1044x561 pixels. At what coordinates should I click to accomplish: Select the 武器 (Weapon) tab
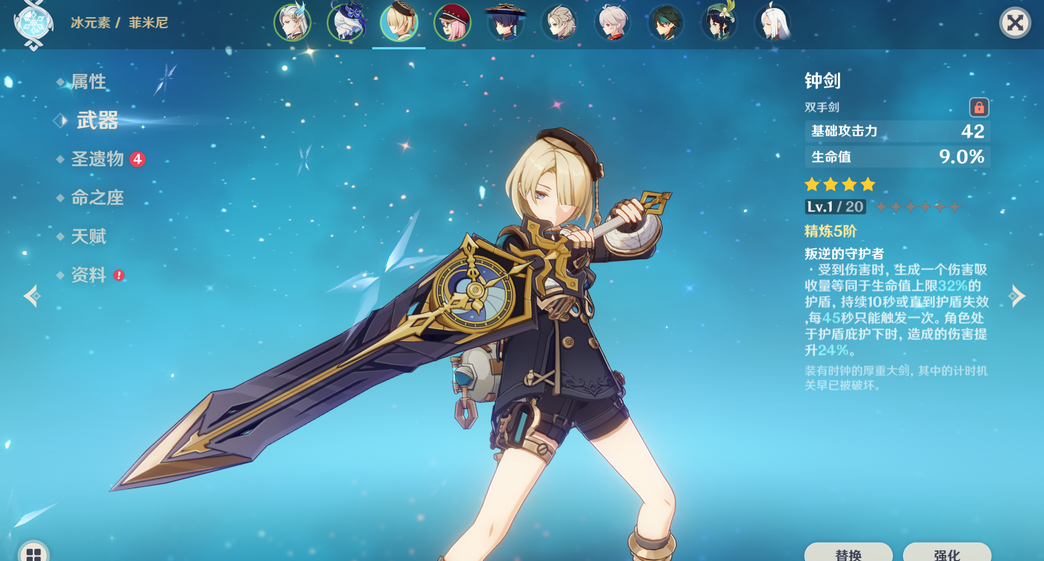coord(97,121)
